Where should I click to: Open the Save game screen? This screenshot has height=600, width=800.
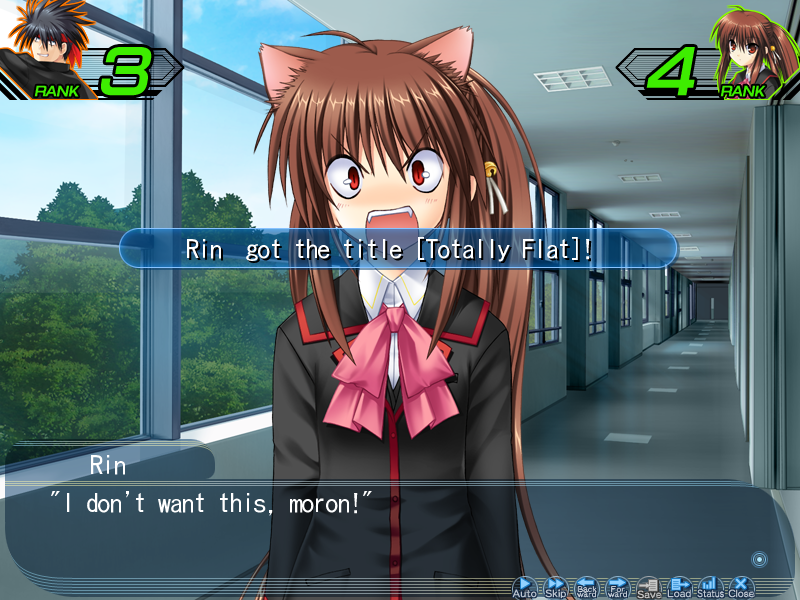pyautogui.click(x=649, y=585)
